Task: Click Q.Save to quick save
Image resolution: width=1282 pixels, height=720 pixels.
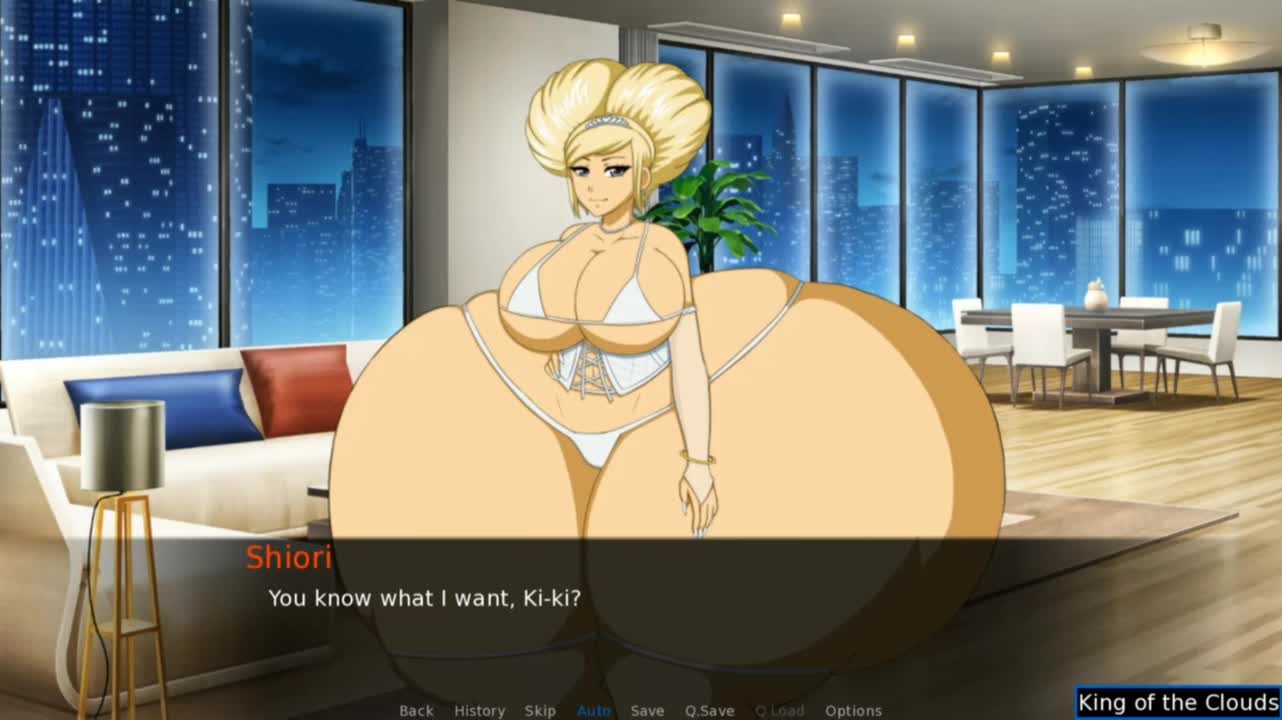Action: click(x=709, y=711)
